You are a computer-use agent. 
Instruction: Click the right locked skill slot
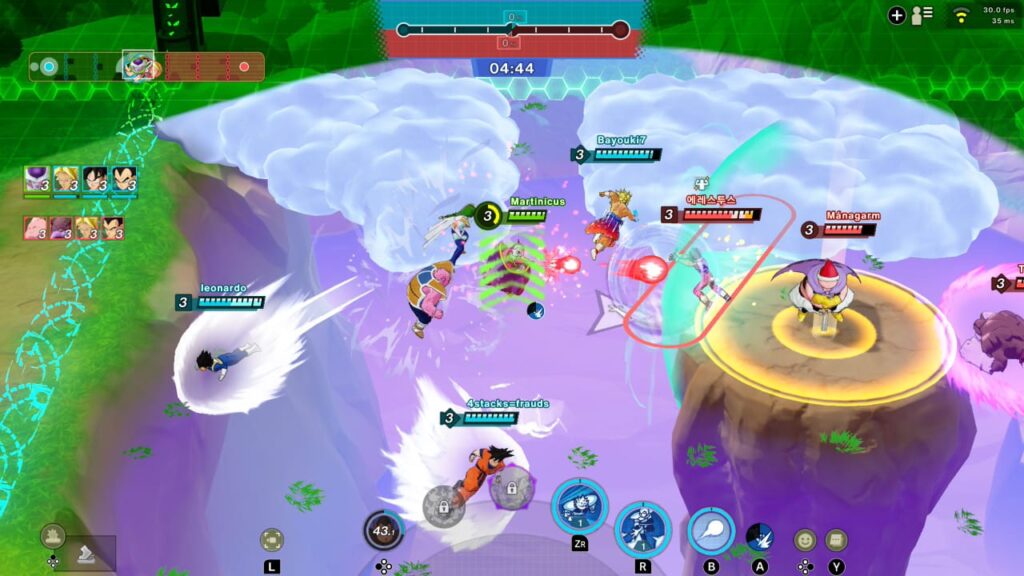[x=511, y=488]
